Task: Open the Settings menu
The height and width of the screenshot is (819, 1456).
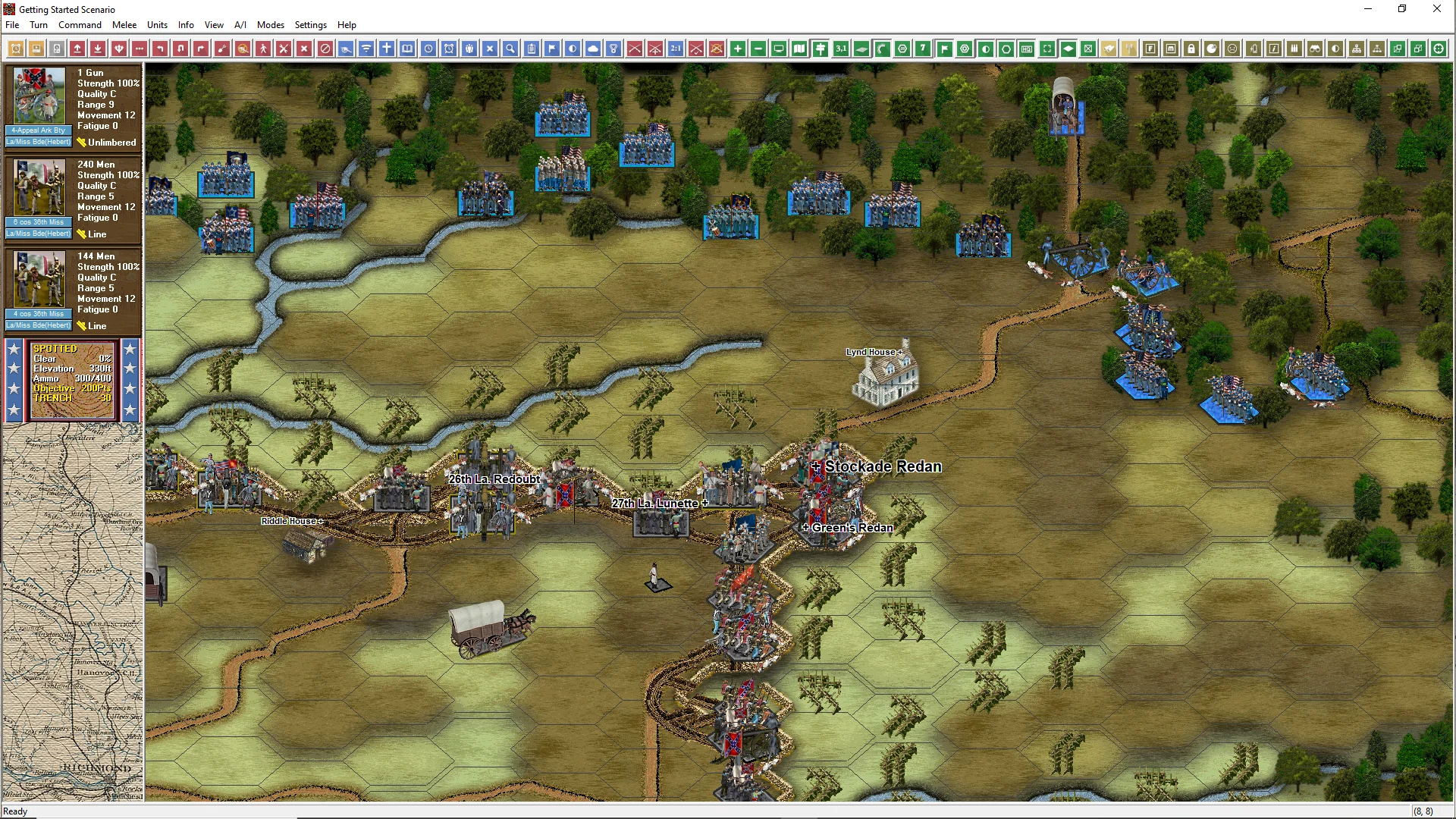Action: pos(310,25)
